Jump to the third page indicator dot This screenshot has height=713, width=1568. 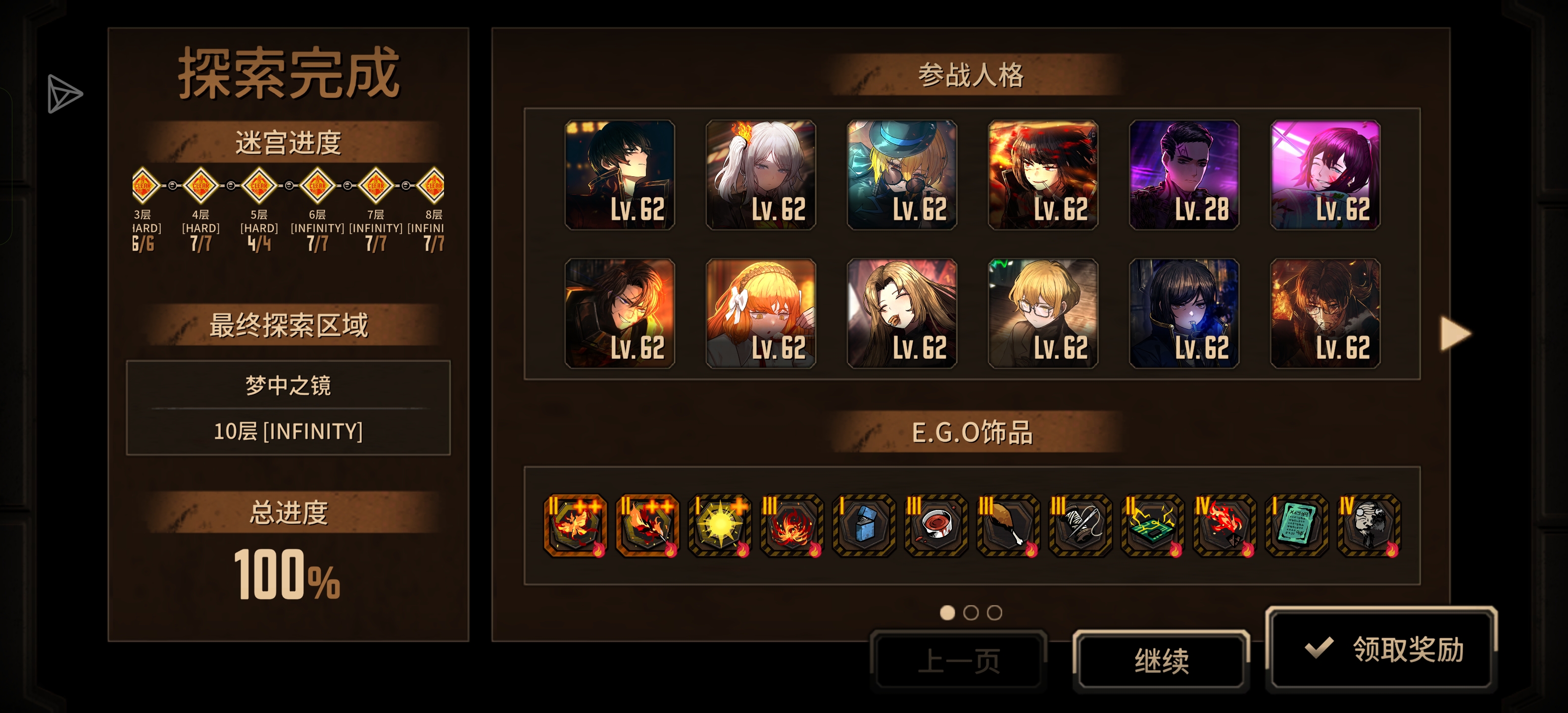(x=994, y=612)
